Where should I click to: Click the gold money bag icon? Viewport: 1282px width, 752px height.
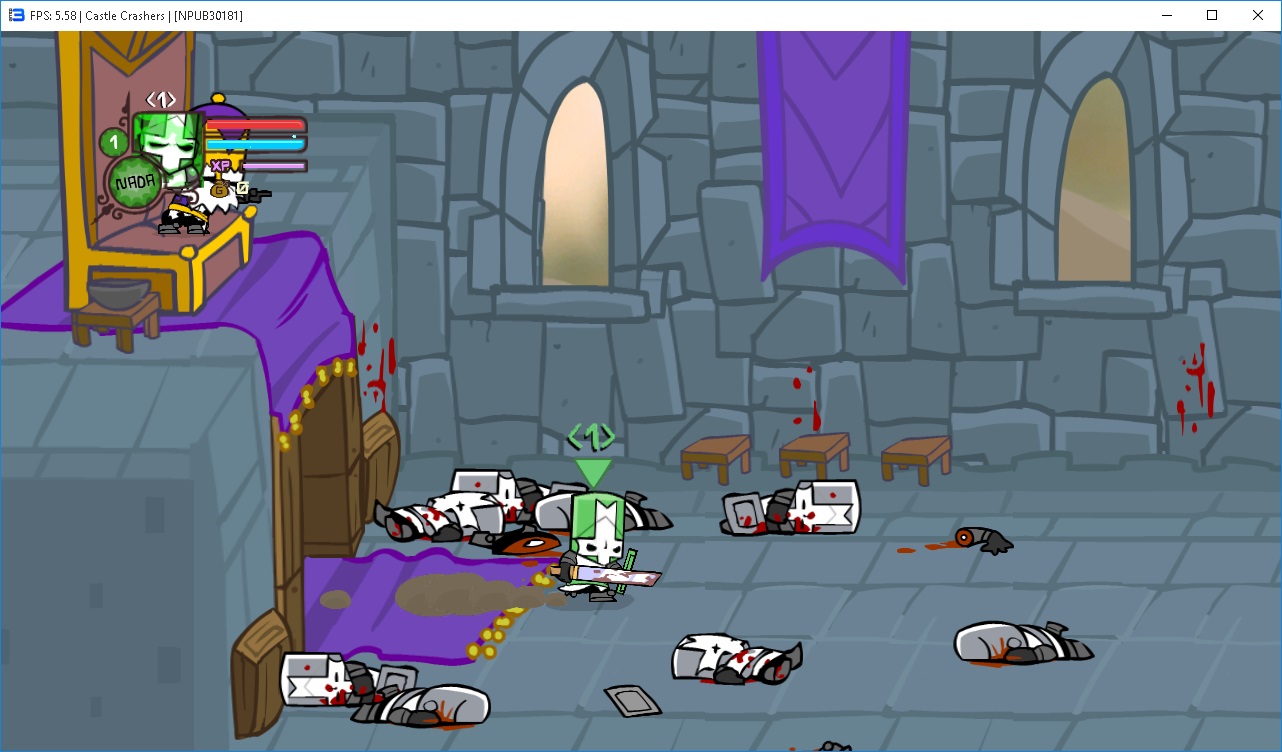pos(218,189)
